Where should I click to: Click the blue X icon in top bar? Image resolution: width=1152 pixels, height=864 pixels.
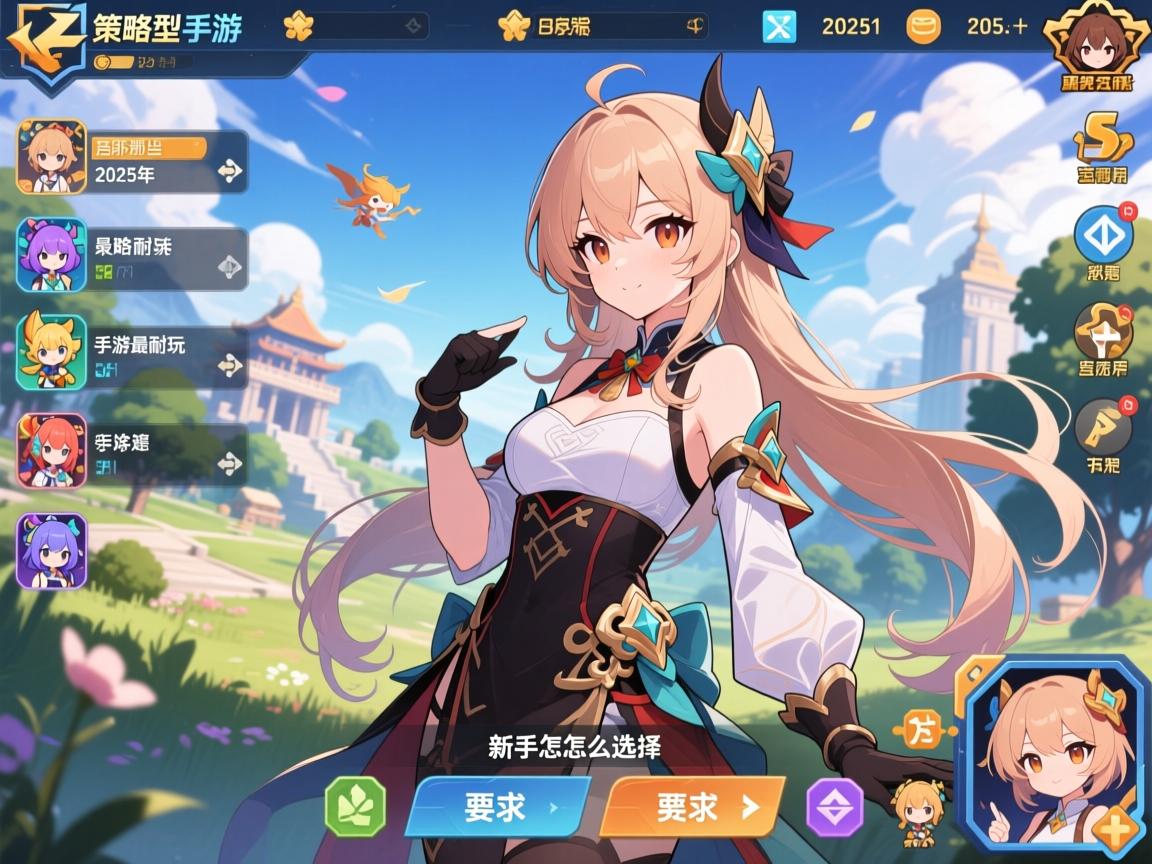point(779,27)
